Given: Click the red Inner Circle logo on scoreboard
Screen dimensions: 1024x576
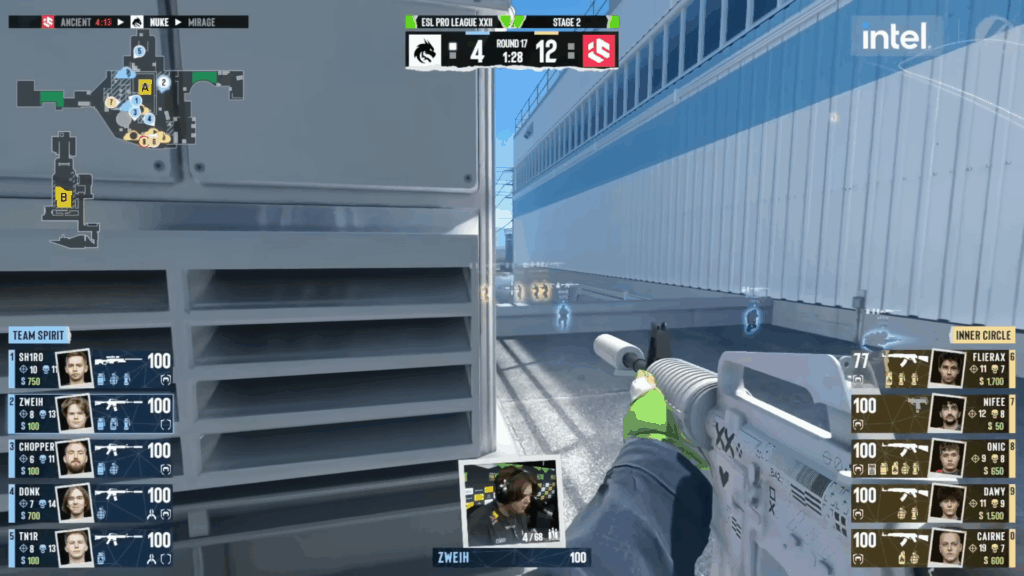Looking at the screenshot, I should point(599,51).
